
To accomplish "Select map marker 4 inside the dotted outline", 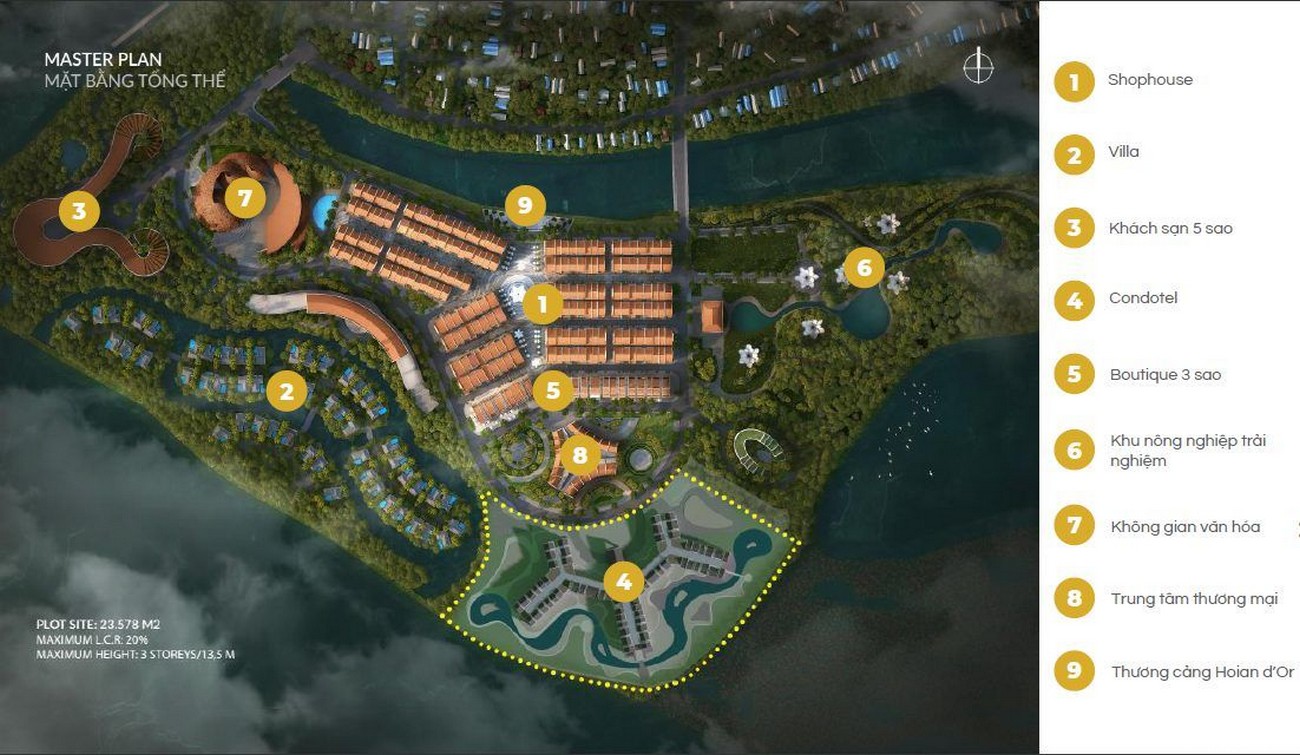I will 624,581.
